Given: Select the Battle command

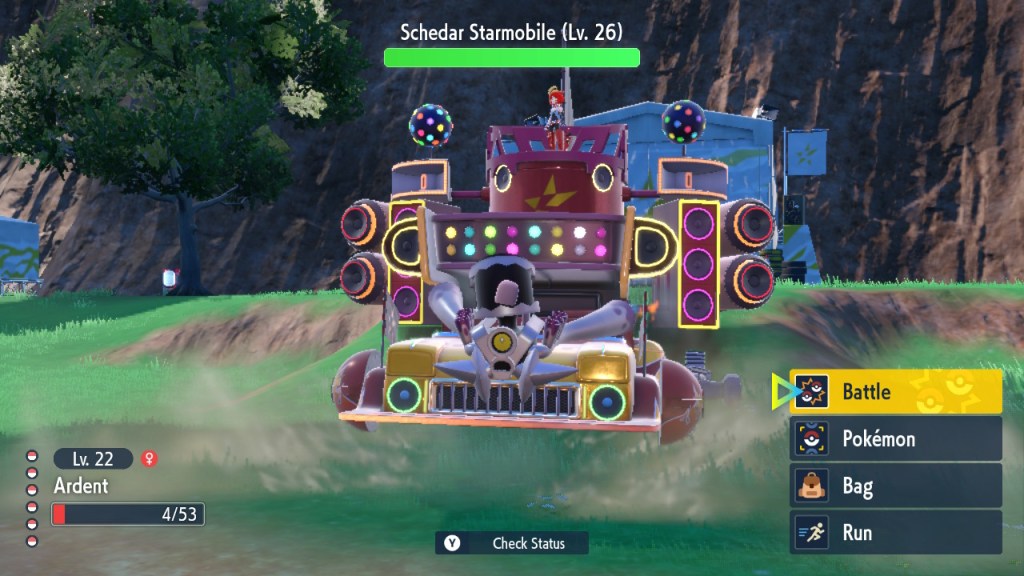Looking at the screenshot, I should pos(895,392).
